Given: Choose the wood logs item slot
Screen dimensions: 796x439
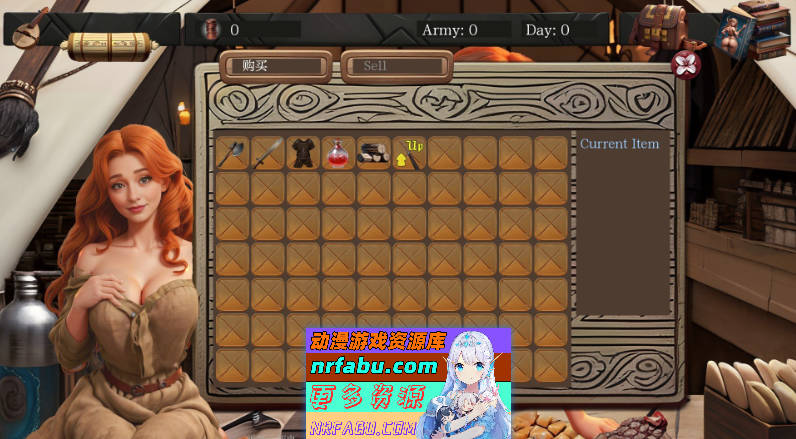Looking at the screenshot, I should [374, 153].
